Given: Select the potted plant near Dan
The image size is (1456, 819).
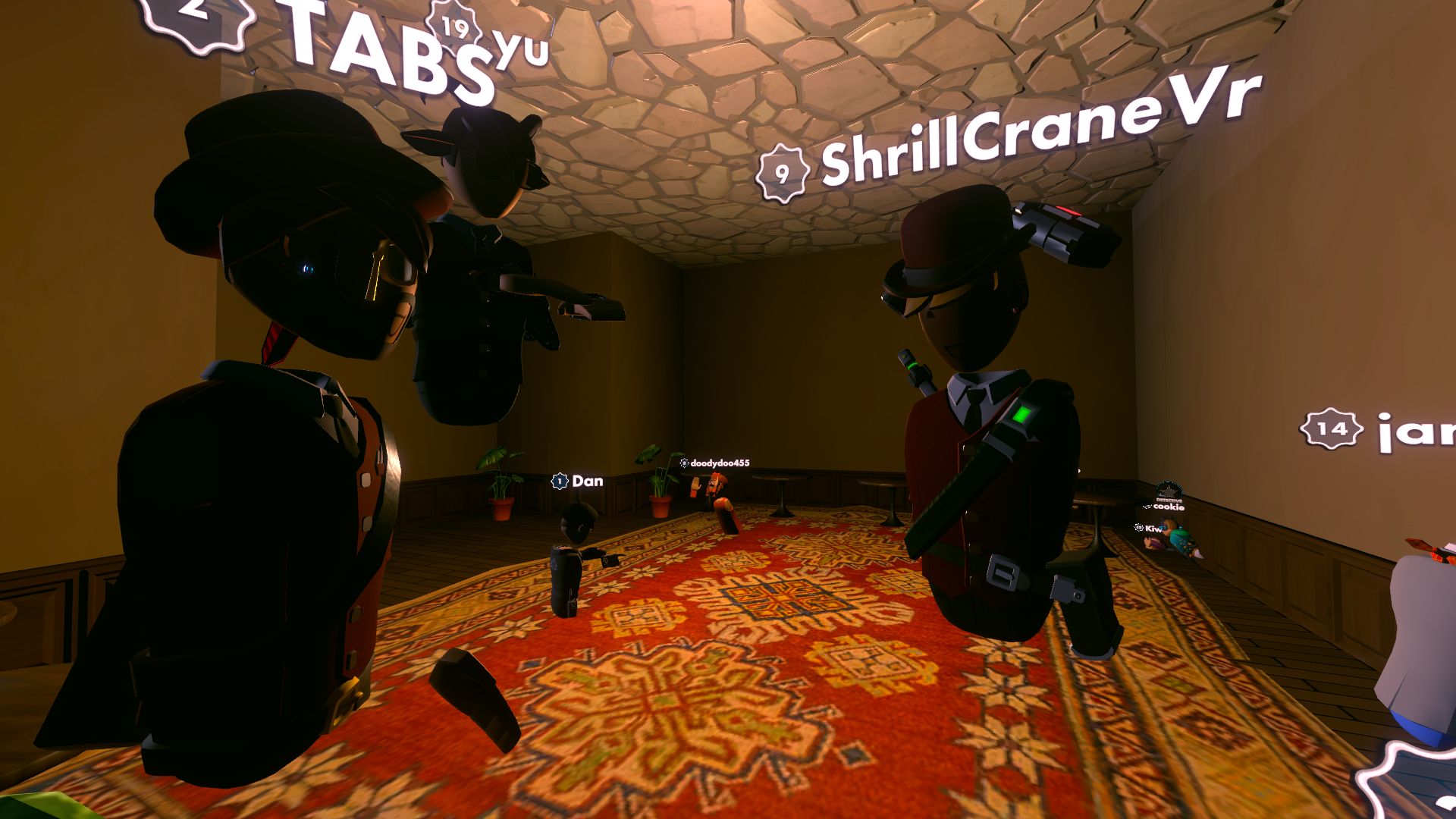Looking at the screenshot, I should (x=499, y=493).
